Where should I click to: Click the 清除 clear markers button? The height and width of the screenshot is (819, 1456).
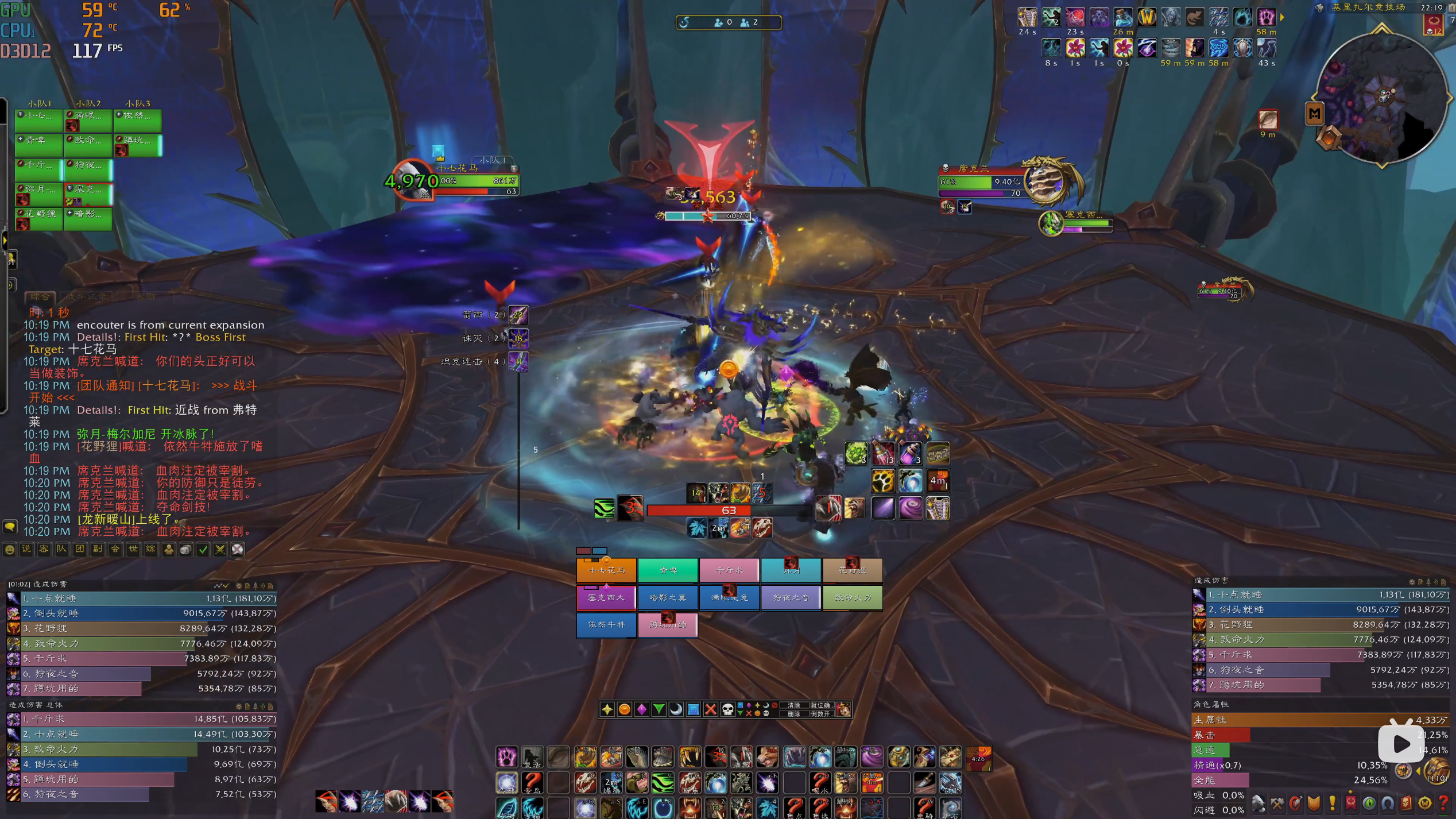pyautogui.click(x=793, y=705)
